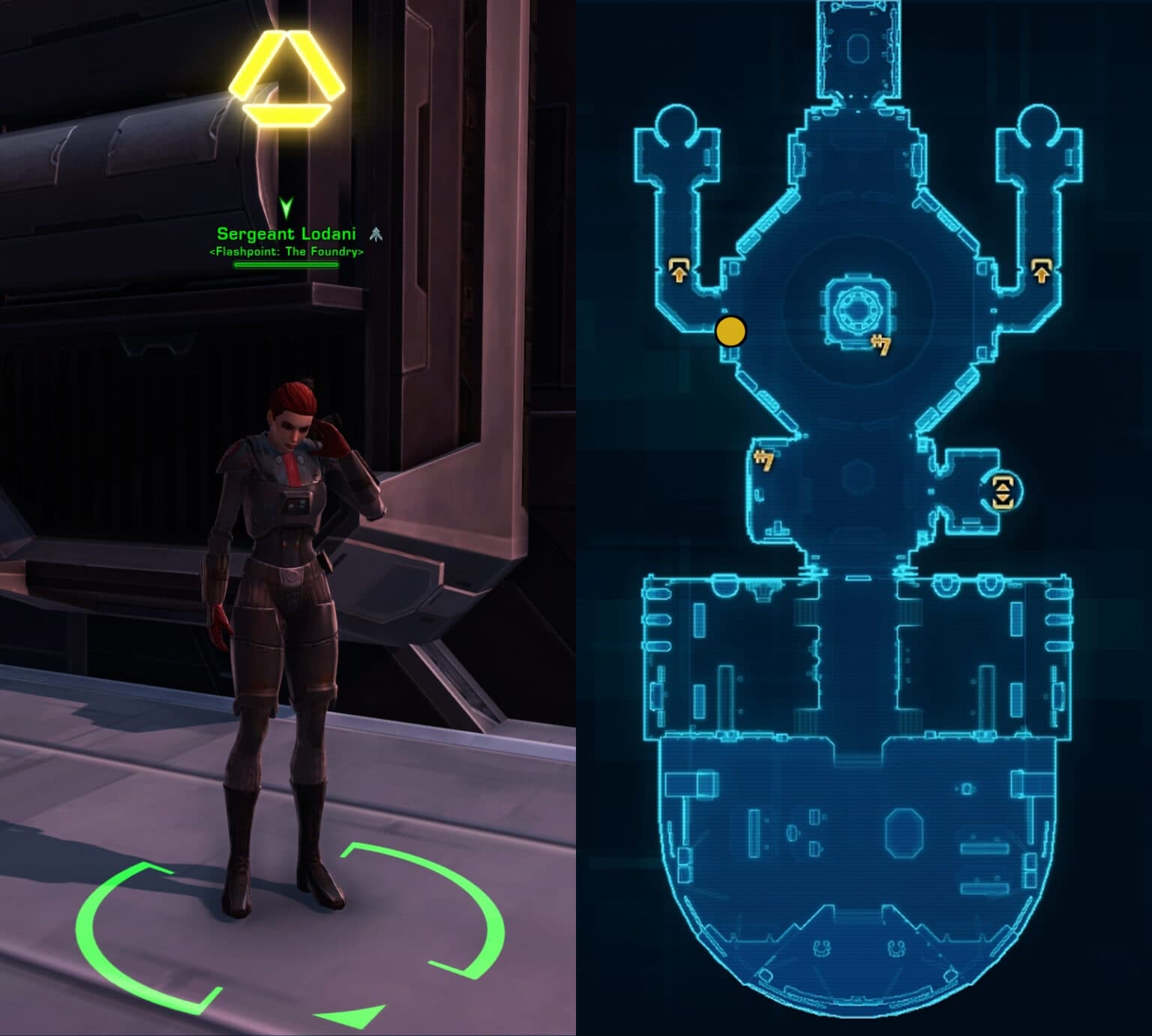This screenshot has width=1152, height=1036.
Task: Click the green underline bar below the NPC nameplate
Action: tap(287, 264)
